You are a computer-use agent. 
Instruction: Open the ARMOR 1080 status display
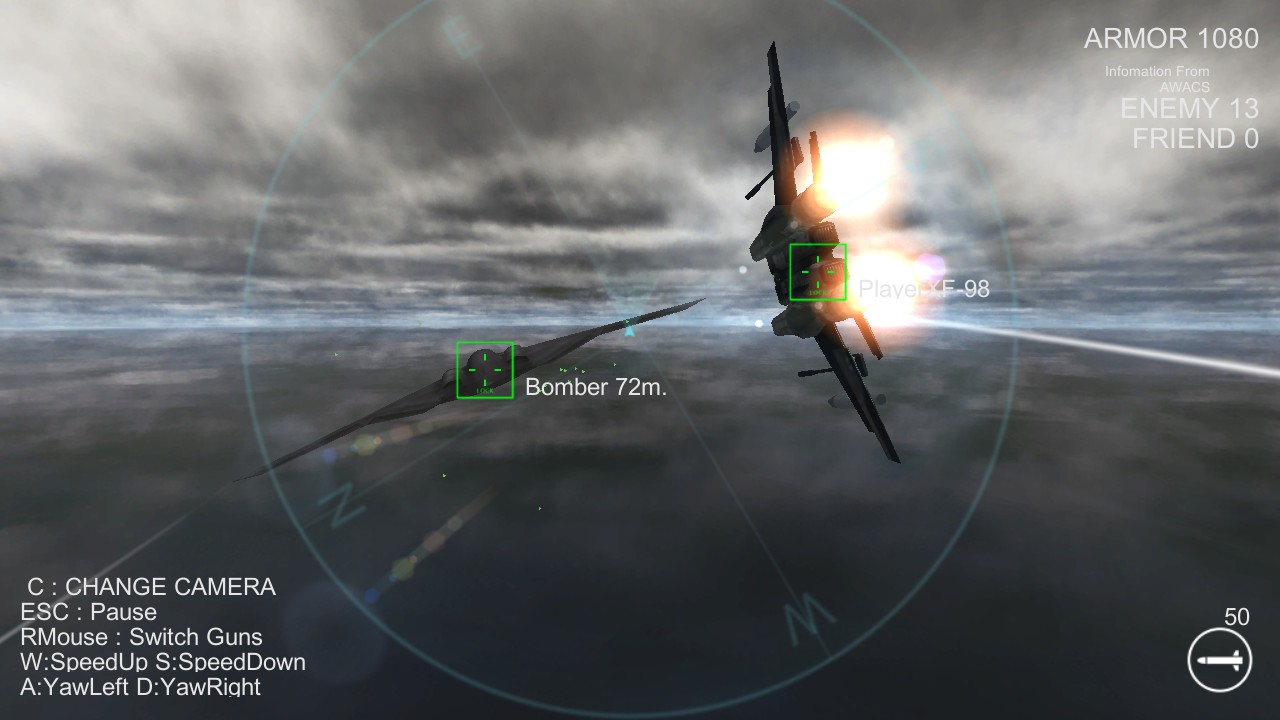pos(1170,40)
